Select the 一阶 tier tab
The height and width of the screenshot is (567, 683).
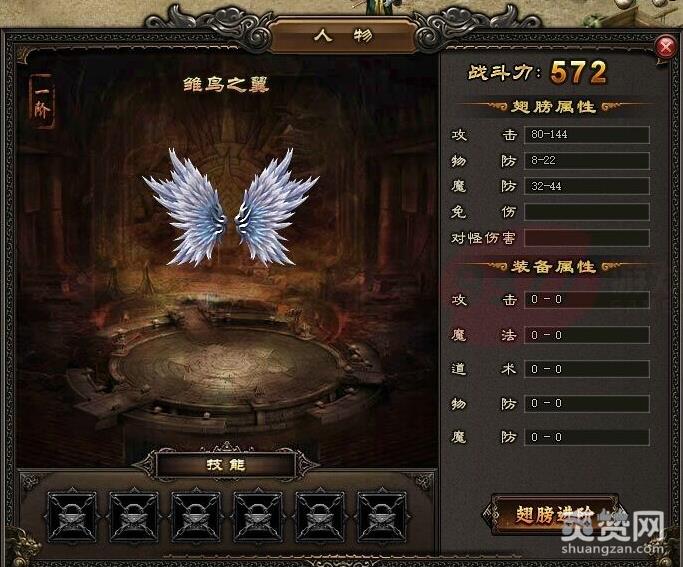point(43,102)
